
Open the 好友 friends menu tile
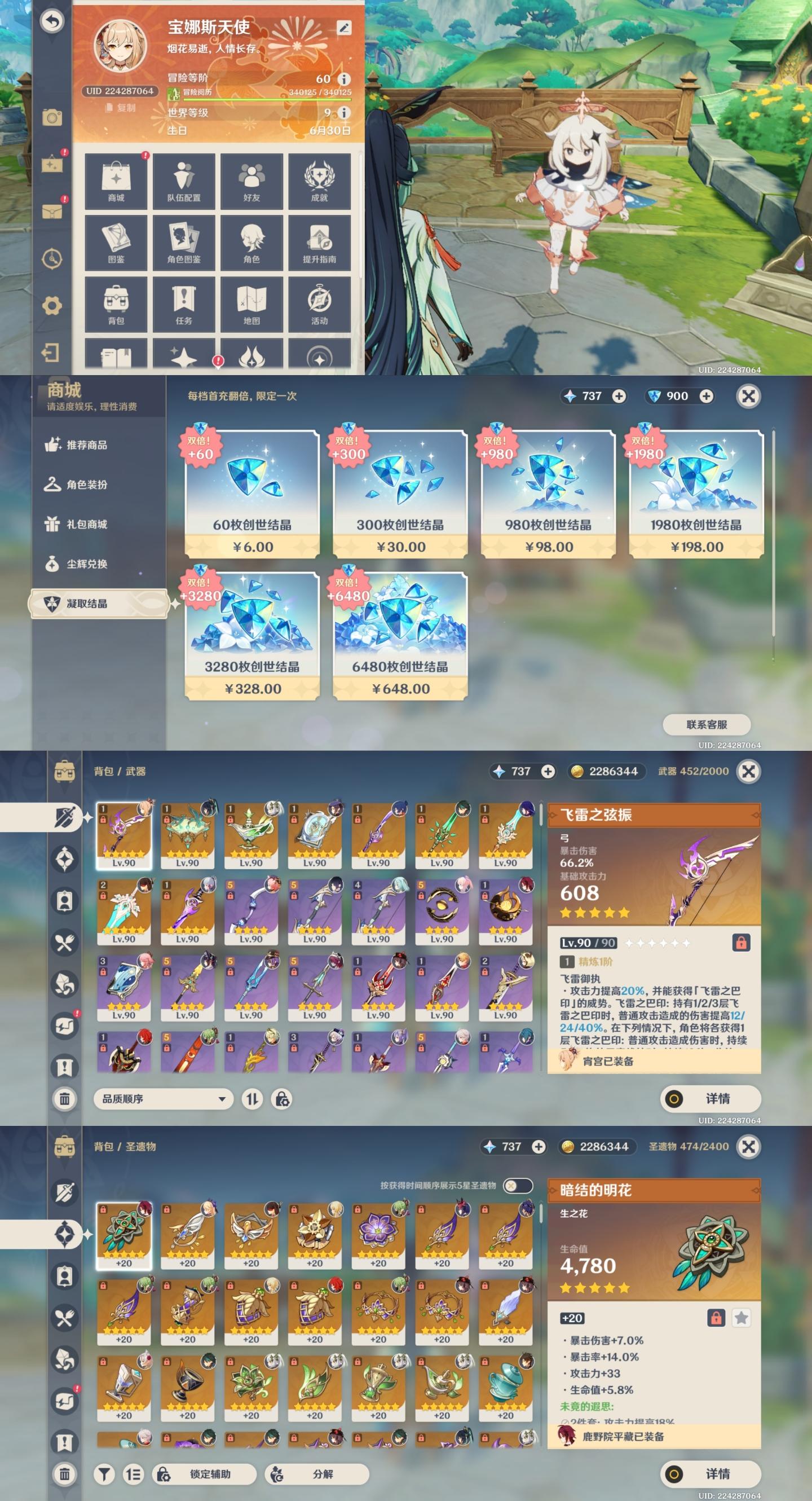(x=251, y=181)
